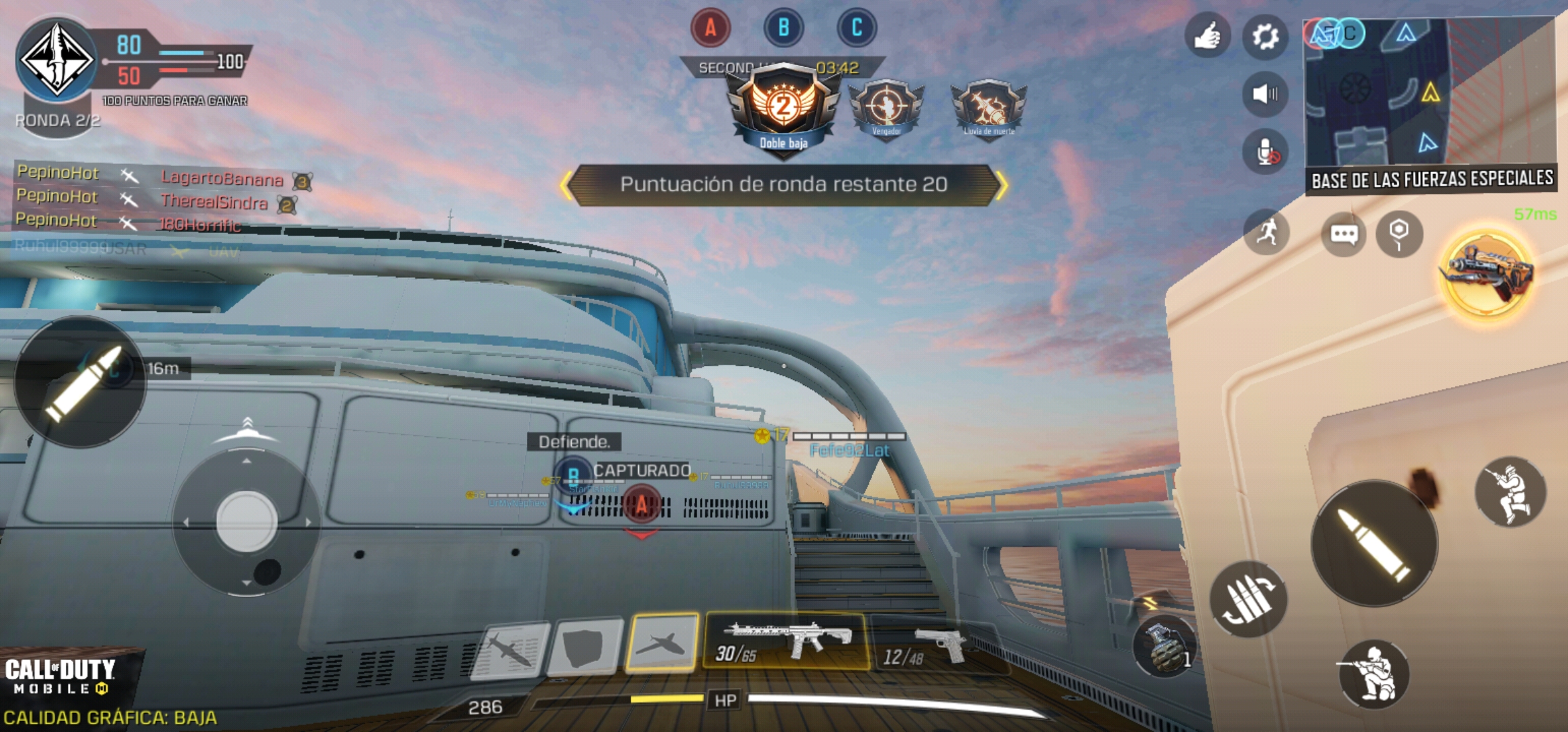Tap the movement joystick center

[x=246, y=521]
